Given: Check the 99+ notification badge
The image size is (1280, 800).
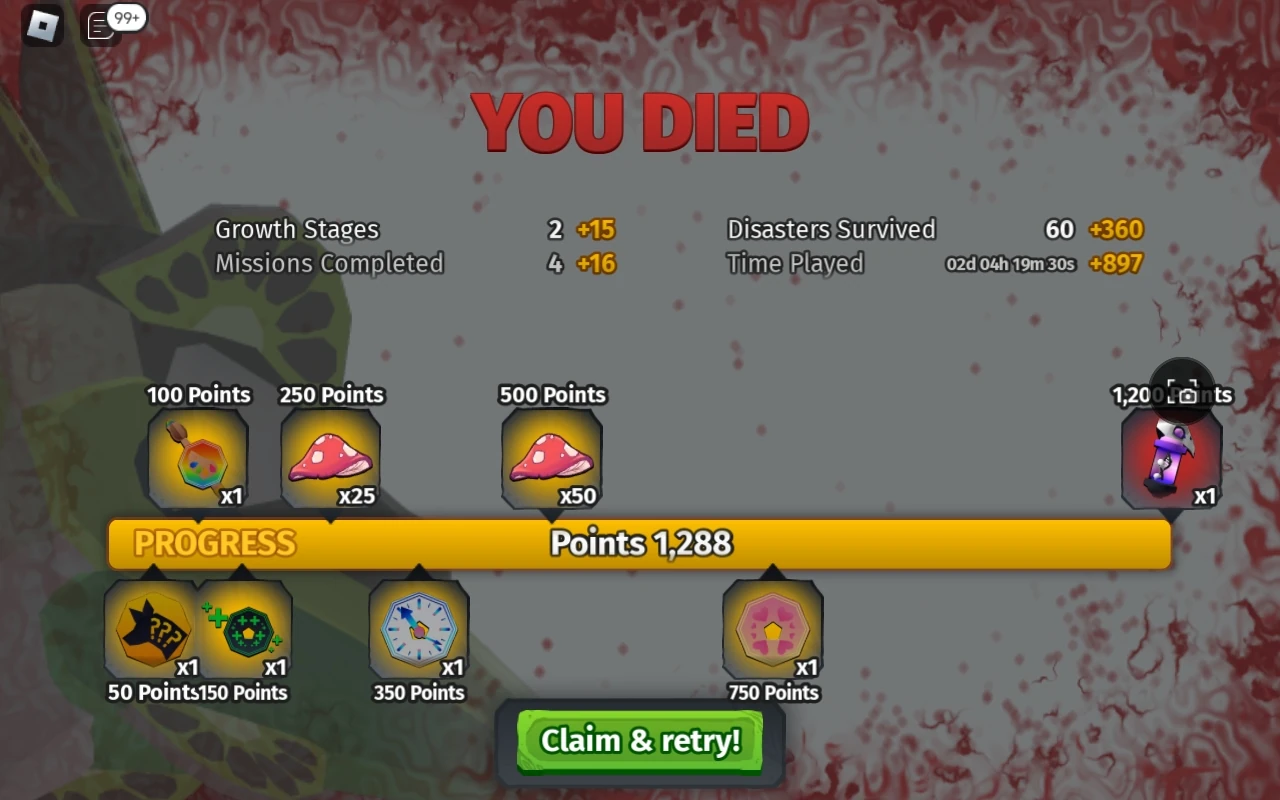Looking at the screenshot, I should click(x=125, y=17).
